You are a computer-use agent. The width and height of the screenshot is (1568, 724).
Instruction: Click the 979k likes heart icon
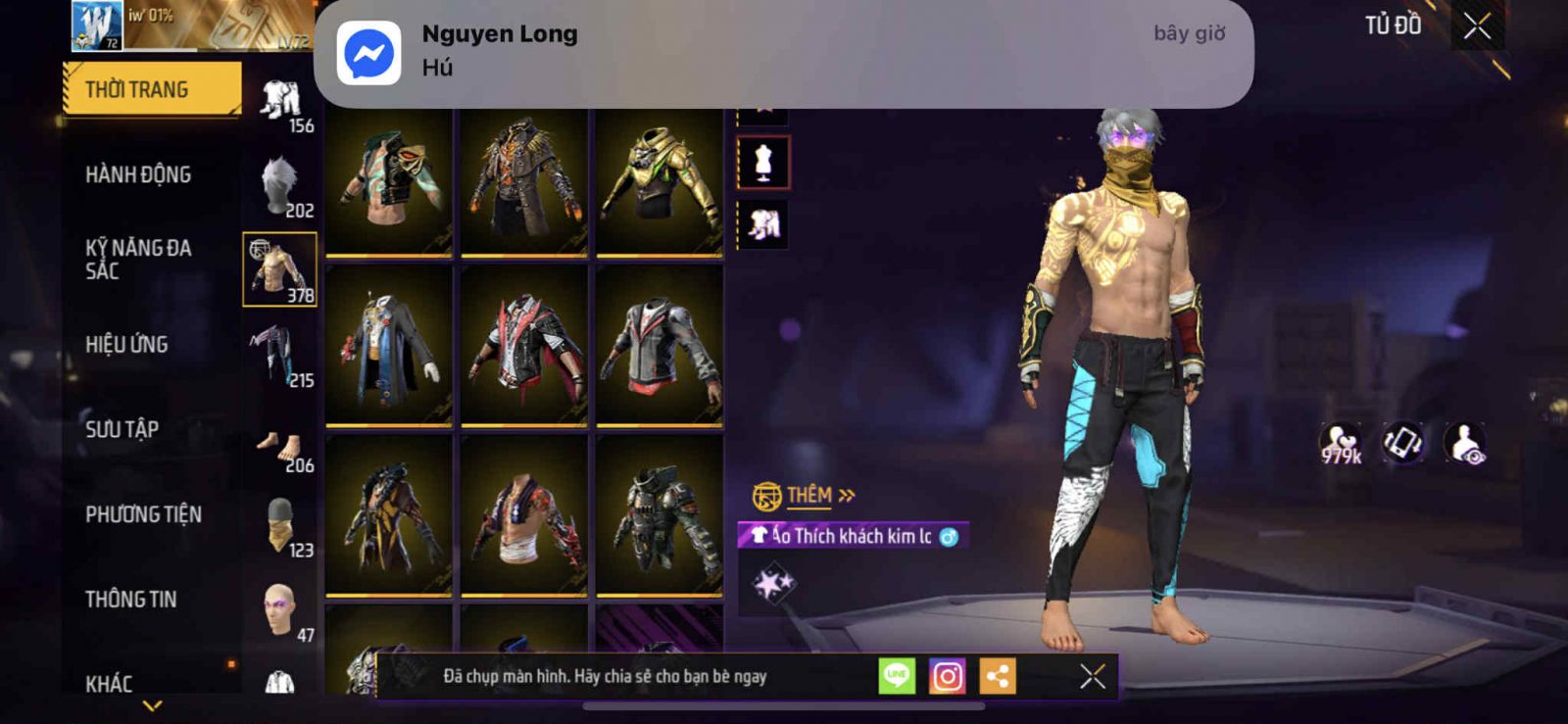pyautogui.click(x=1341, y=444)
